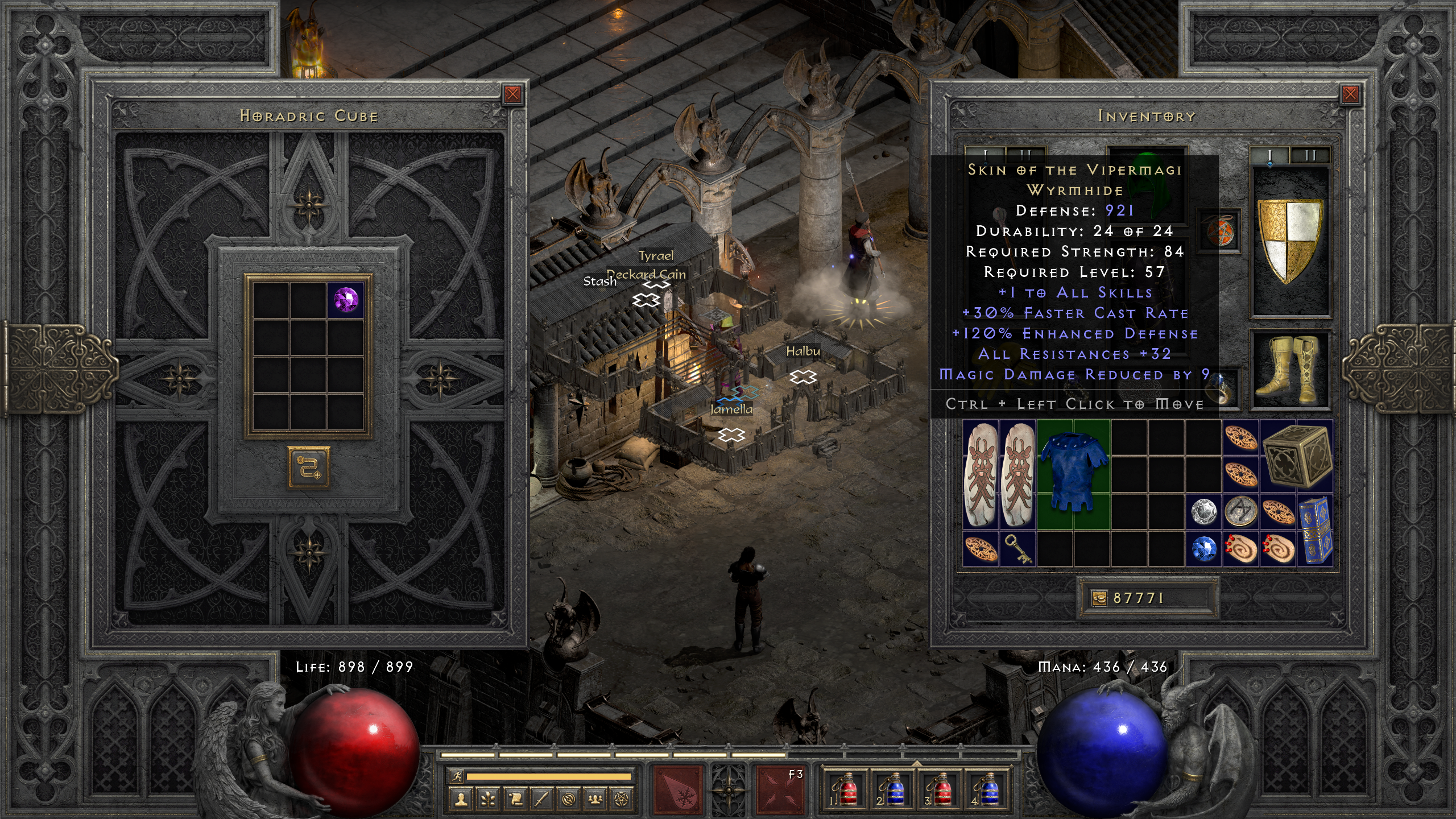Select the blue tome in inventory
The height and width of the screenshot is (819, 1456).
(x=1315, y=530)
